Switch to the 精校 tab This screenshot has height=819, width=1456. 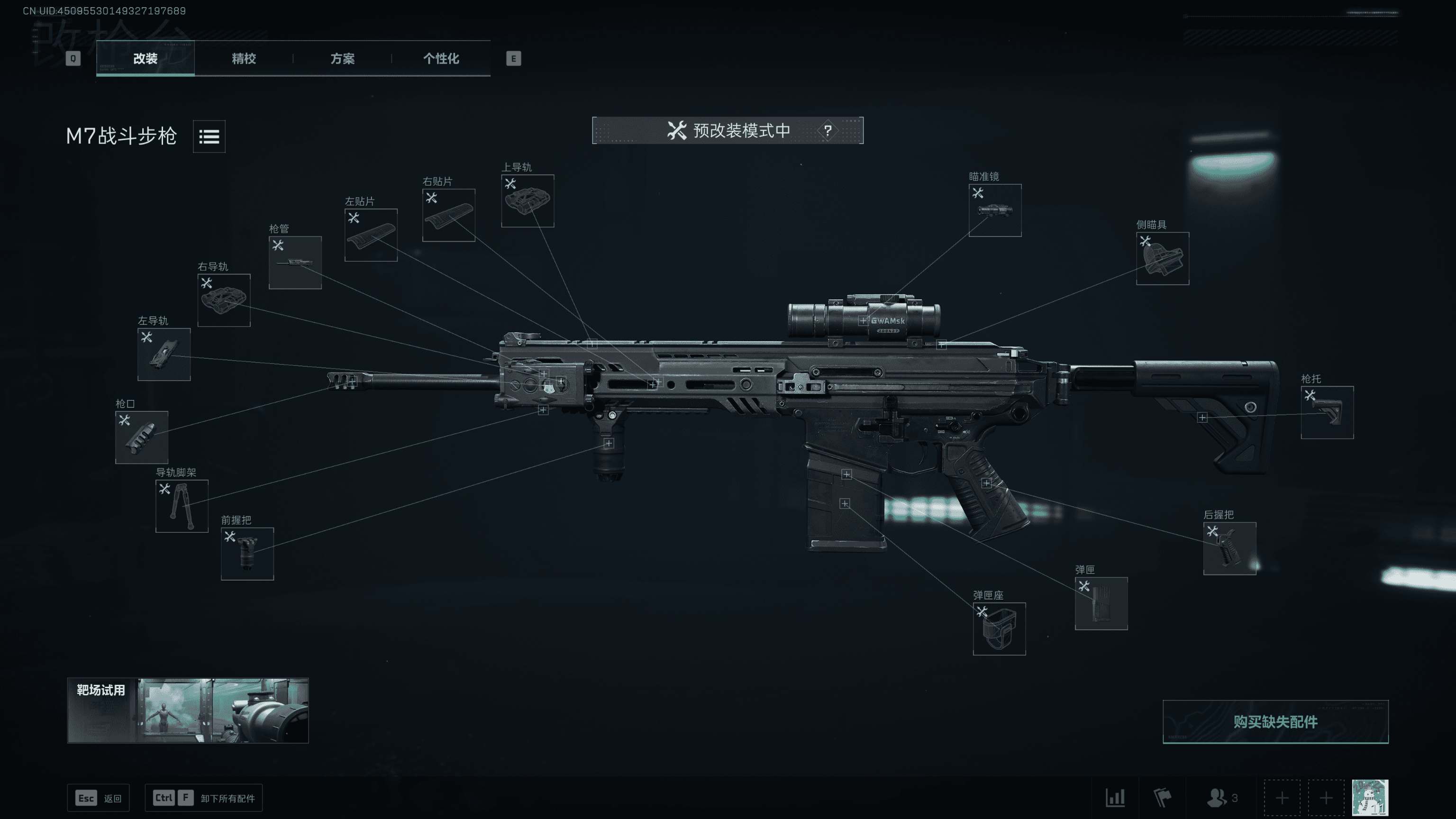(244, 59)
